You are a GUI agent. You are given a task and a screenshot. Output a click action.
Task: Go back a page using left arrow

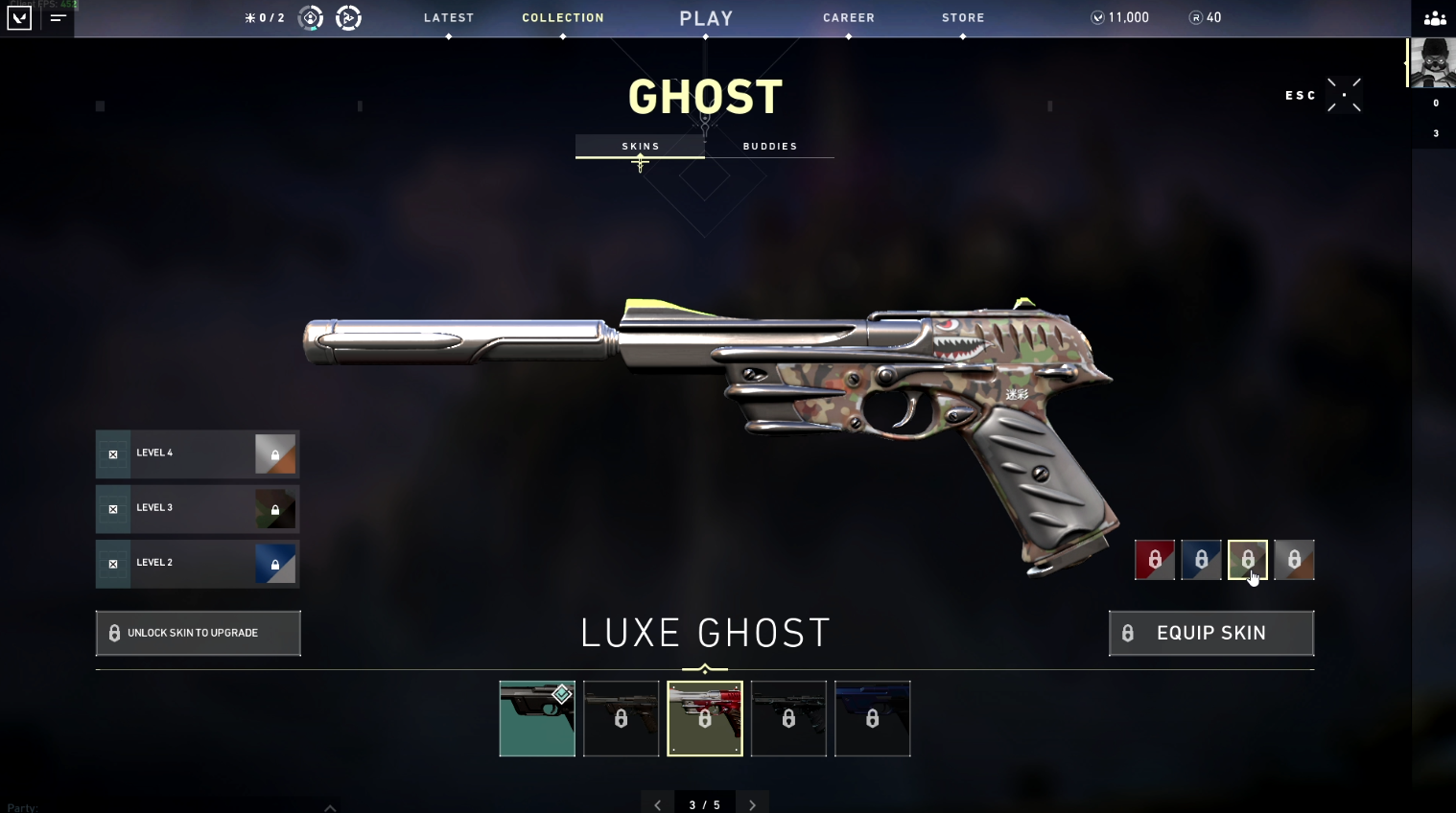point(657,804)
